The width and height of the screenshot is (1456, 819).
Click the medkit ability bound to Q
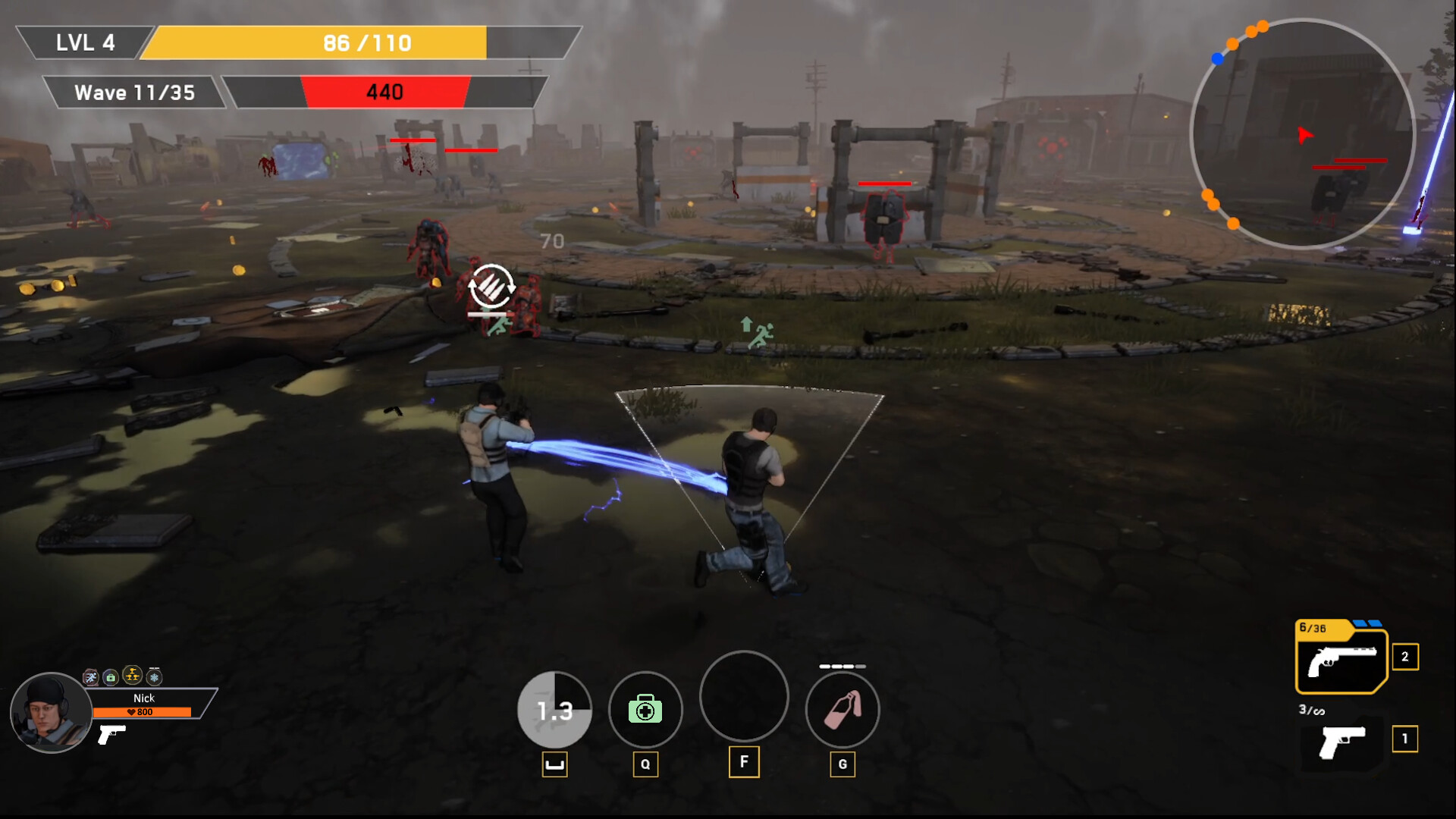coord(646,710)
